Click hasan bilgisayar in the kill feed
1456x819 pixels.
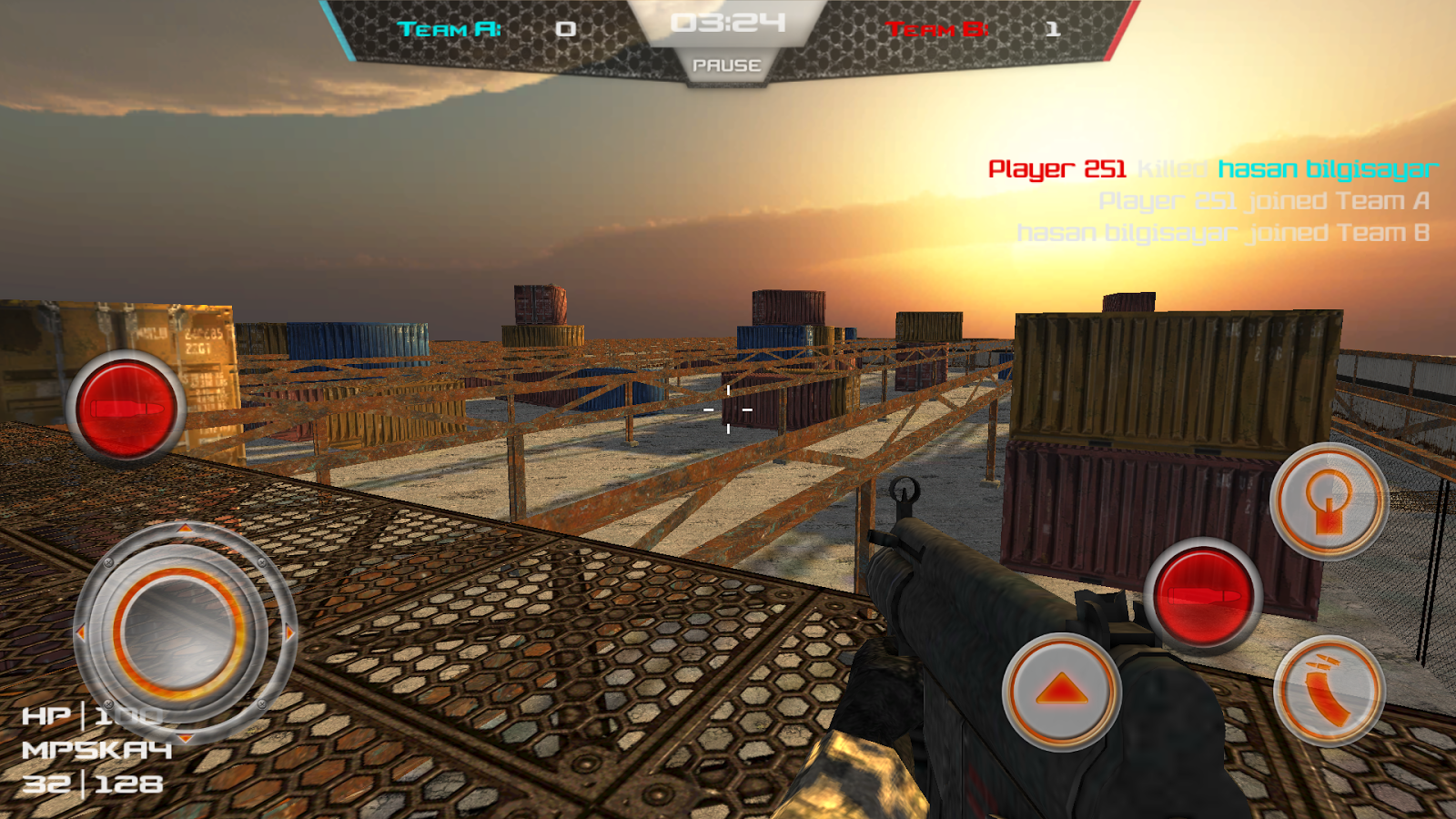click(x=1329, y=168)
